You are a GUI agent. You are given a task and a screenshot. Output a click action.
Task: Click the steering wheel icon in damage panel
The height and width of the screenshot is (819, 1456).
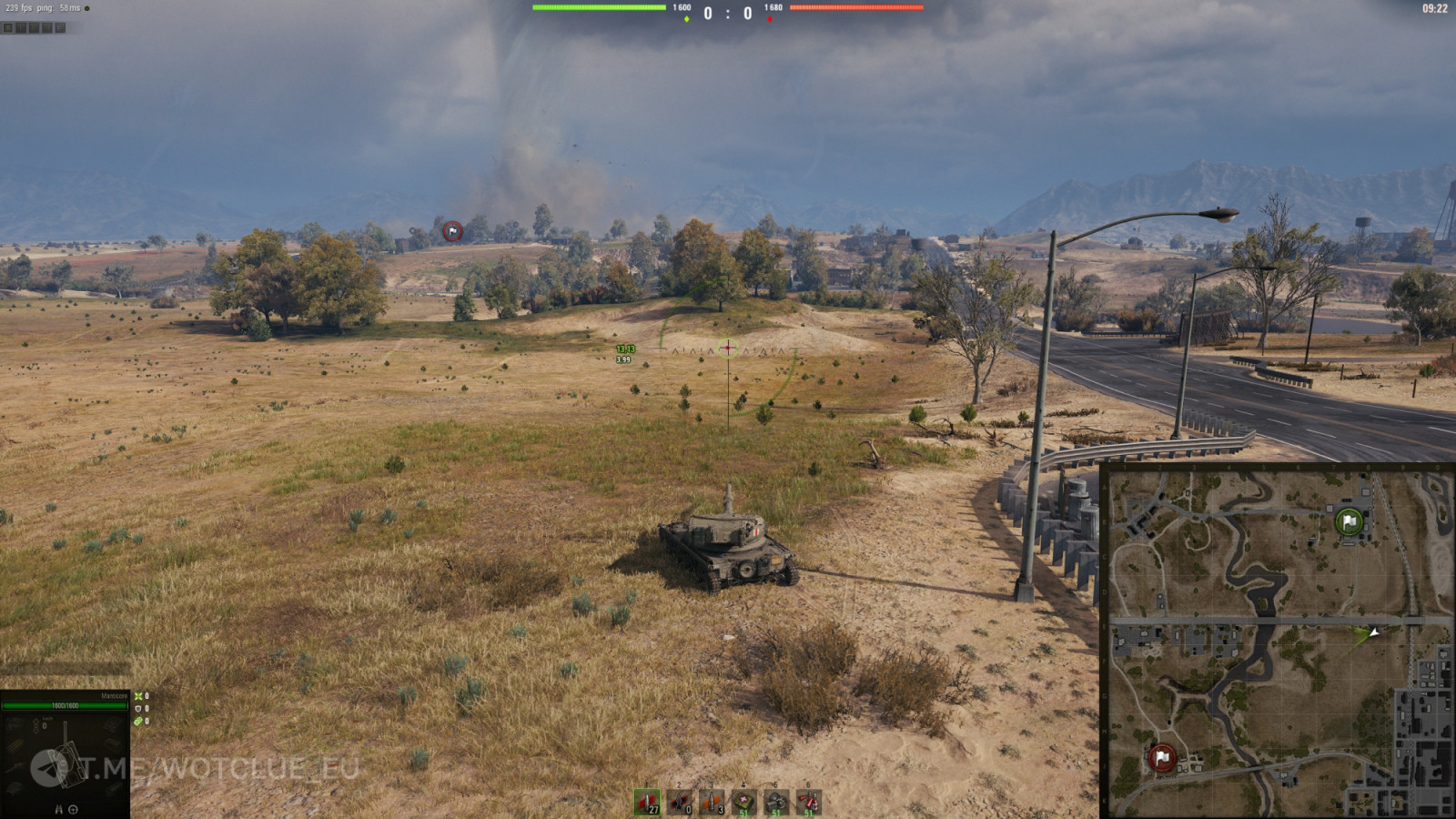coord(74,809)
